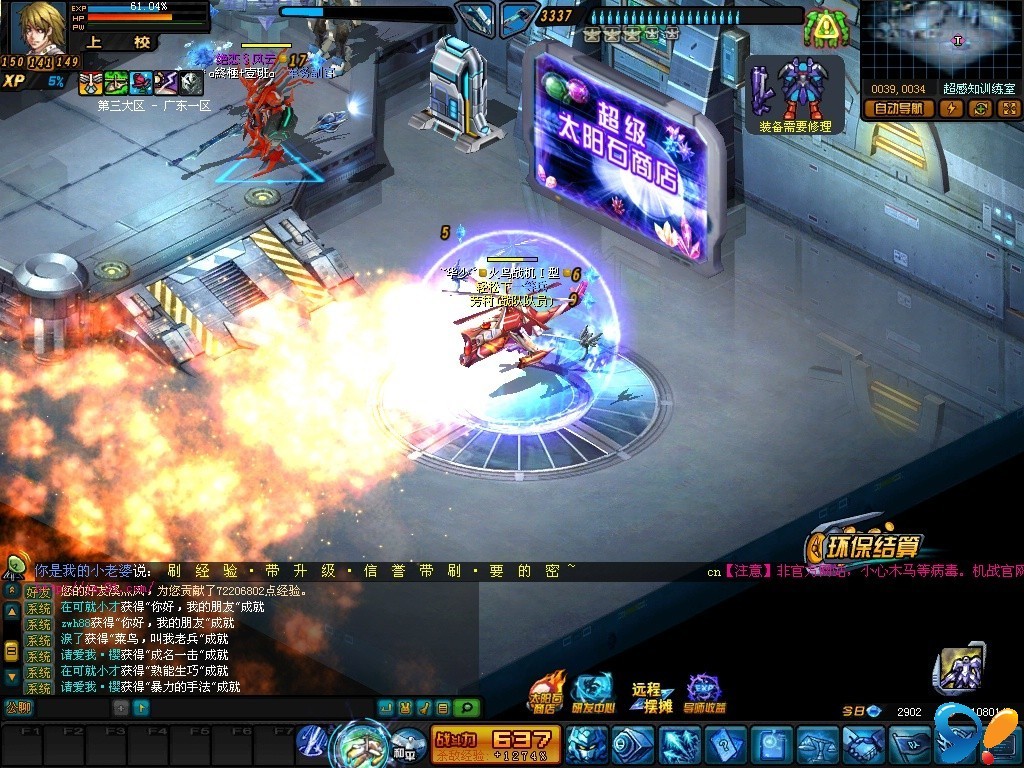The height and width of the screenshot is (768, 1024).
Task: Expand the map with the fullscreen arrows button
Action: [1007, 109]
